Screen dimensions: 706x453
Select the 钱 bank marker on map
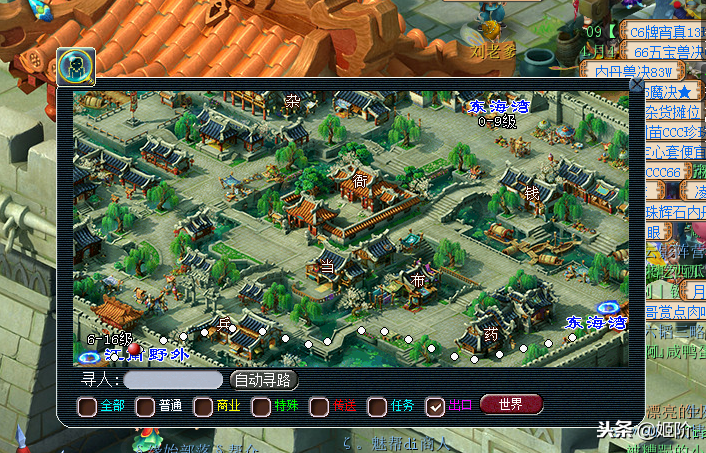[x=532, y=193]
